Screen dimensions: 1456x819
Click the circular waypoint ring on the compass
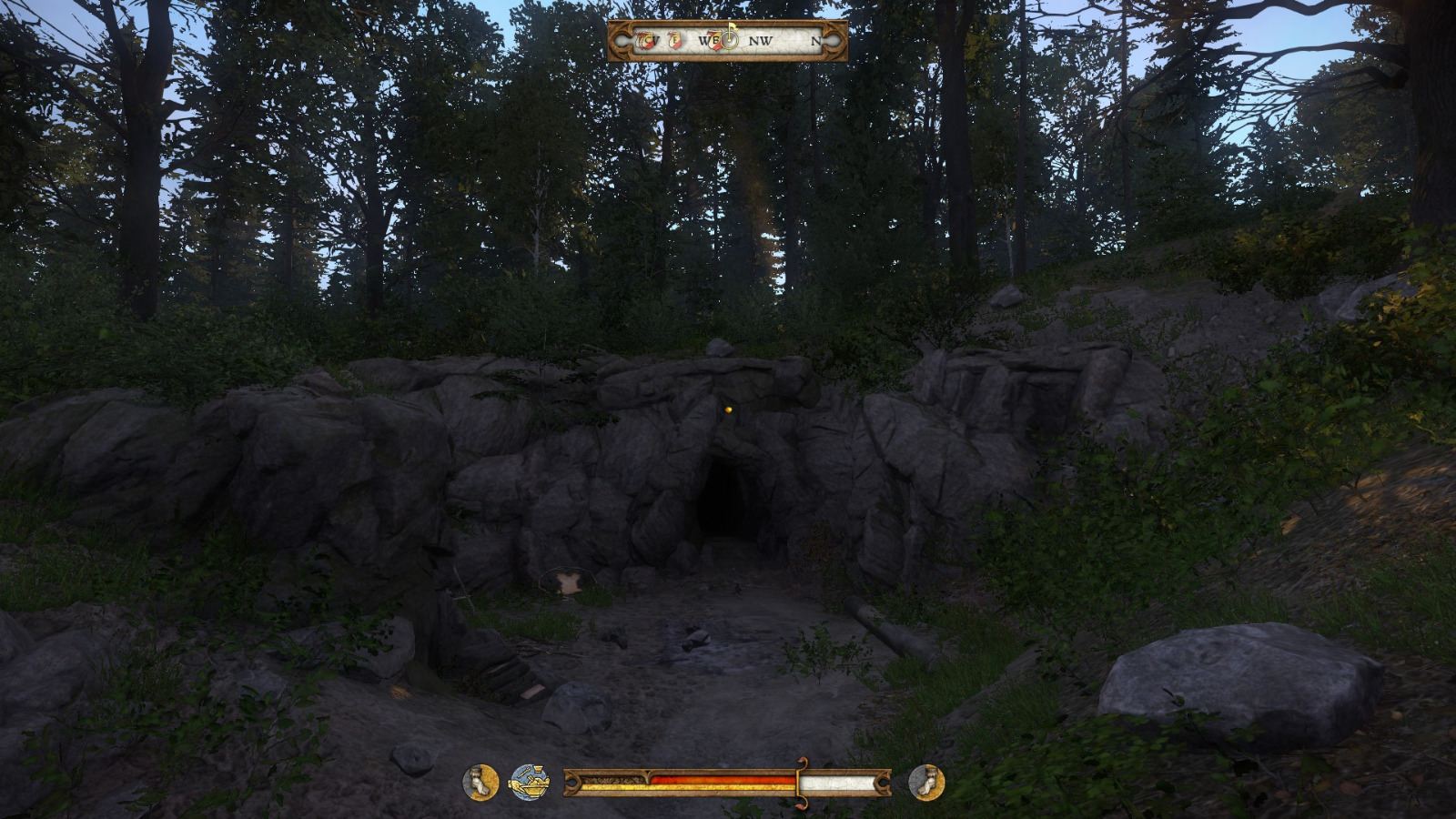(729, 41)
